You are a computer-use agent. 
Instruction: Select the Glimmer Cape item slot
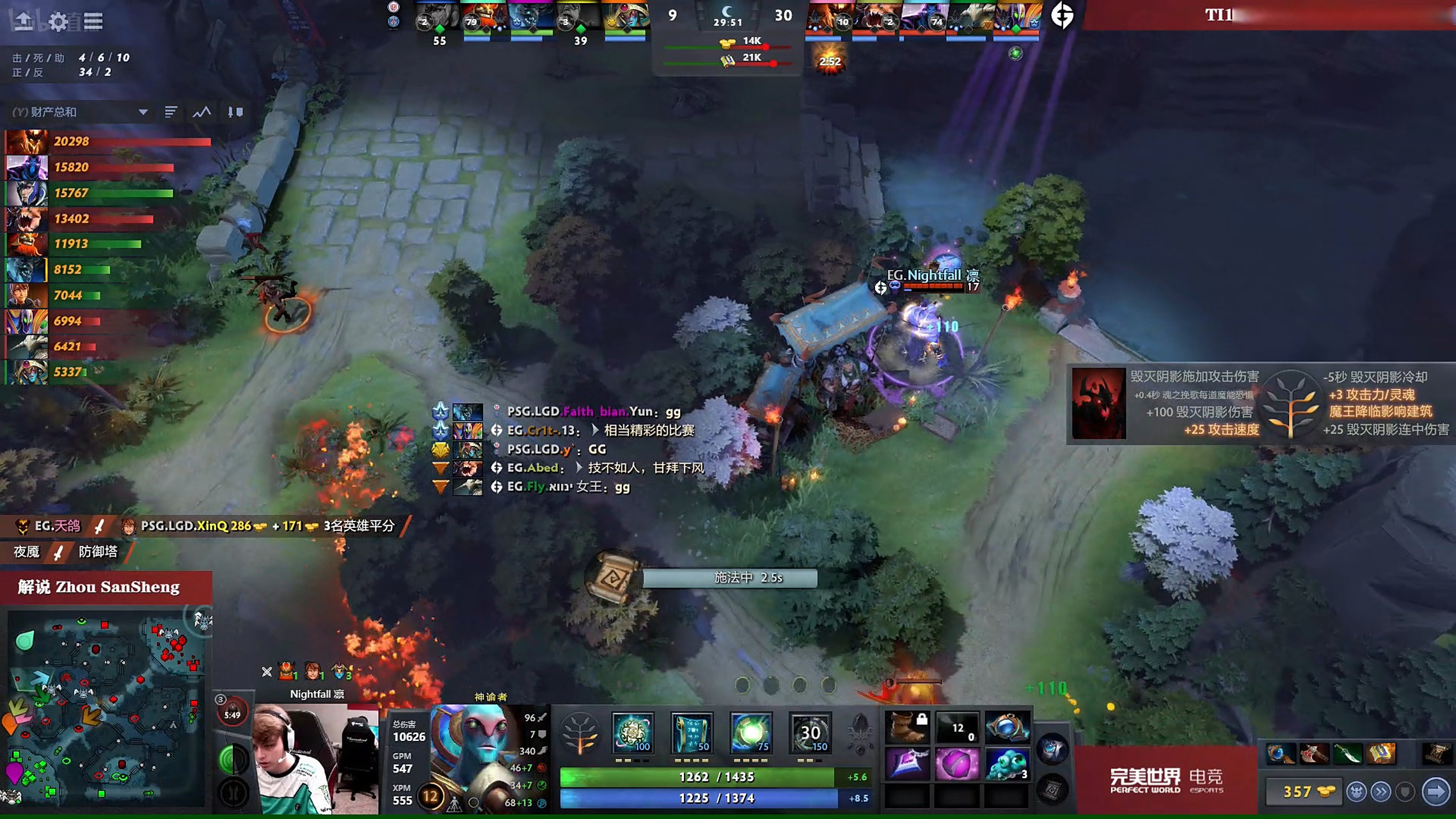[907, 764]
